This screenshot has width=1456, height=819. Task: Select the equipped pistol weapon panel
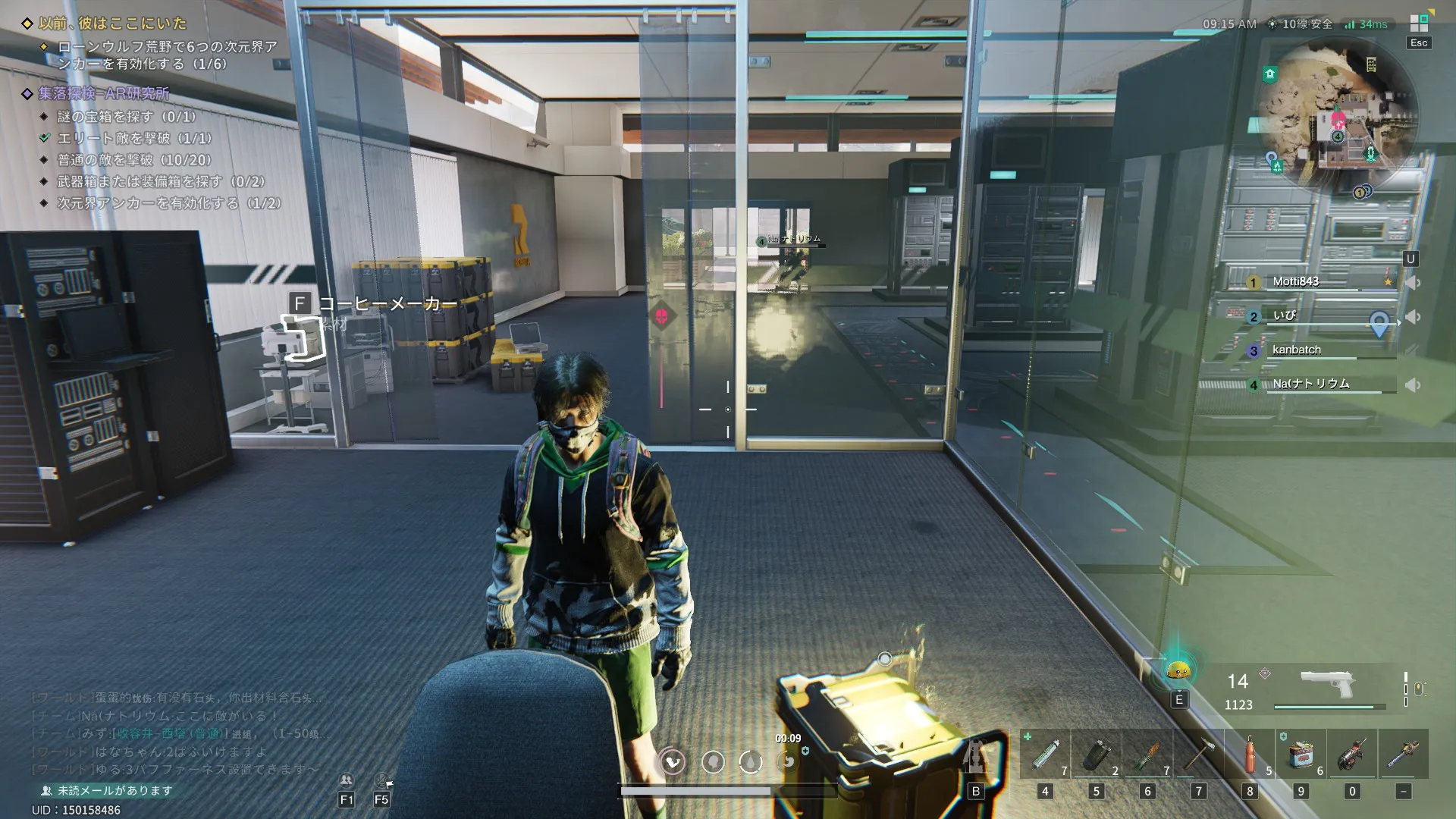point(1327,686)
